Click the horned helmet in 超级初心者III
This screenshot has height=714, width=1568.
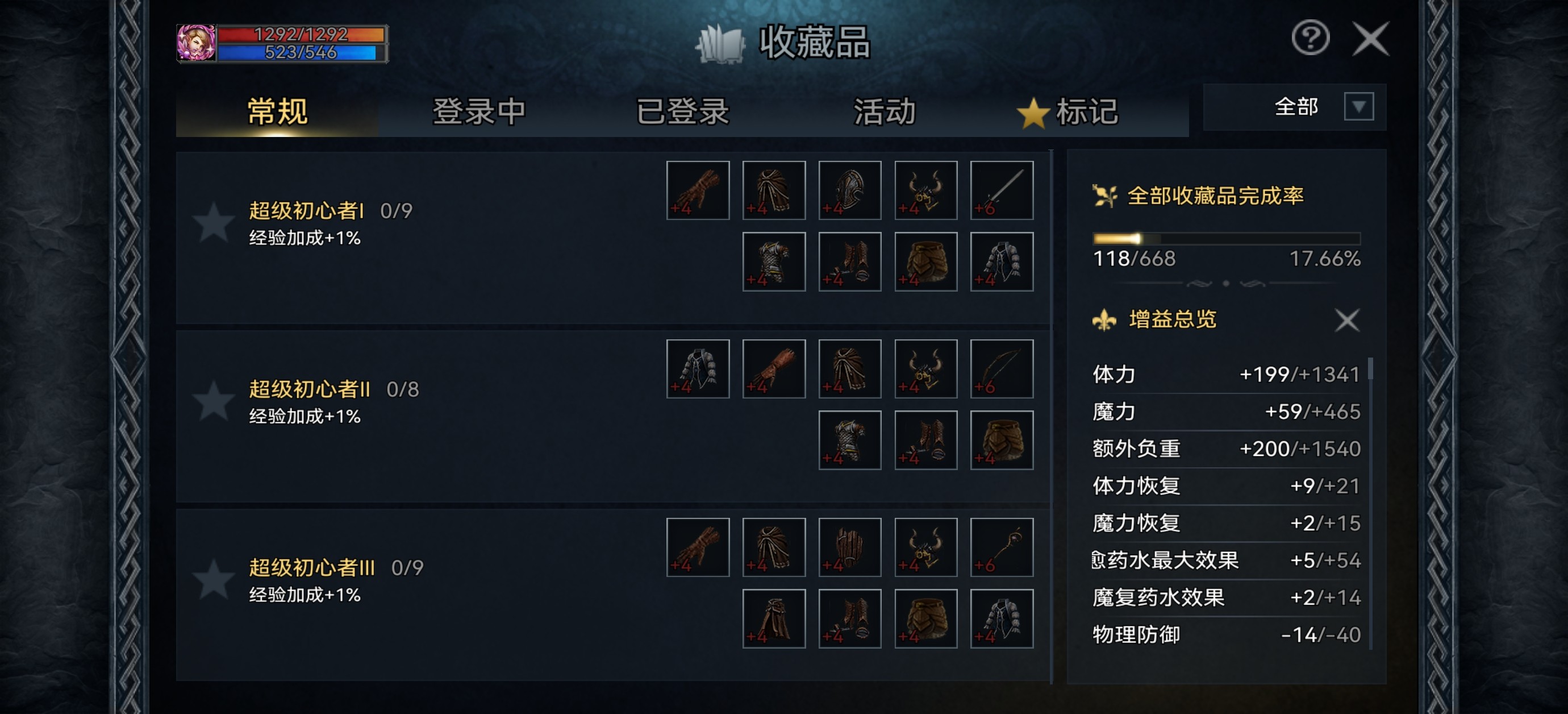coord(925,547)
